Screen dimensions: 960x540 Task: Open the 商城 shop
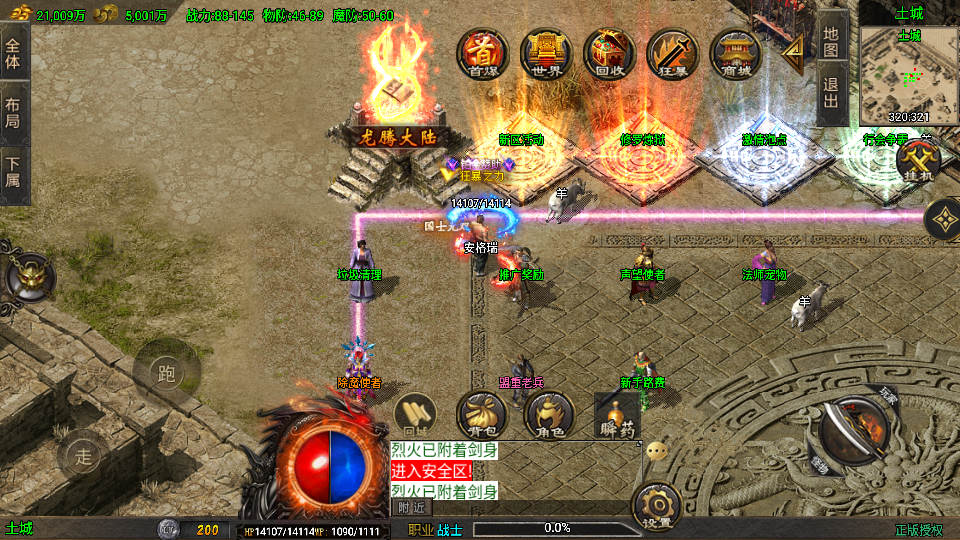point(736,53)
